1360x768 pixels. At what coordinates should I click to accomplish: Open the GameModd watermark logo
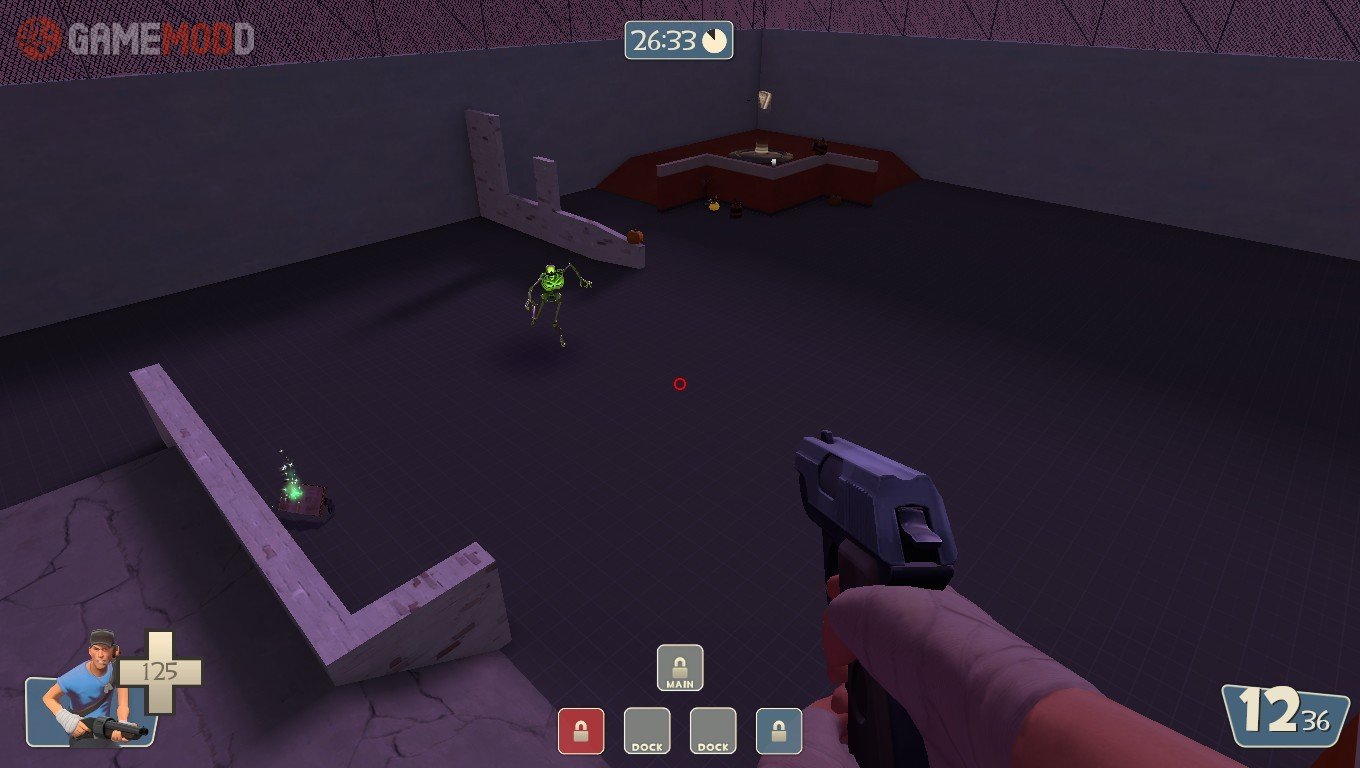coord(136,39)
